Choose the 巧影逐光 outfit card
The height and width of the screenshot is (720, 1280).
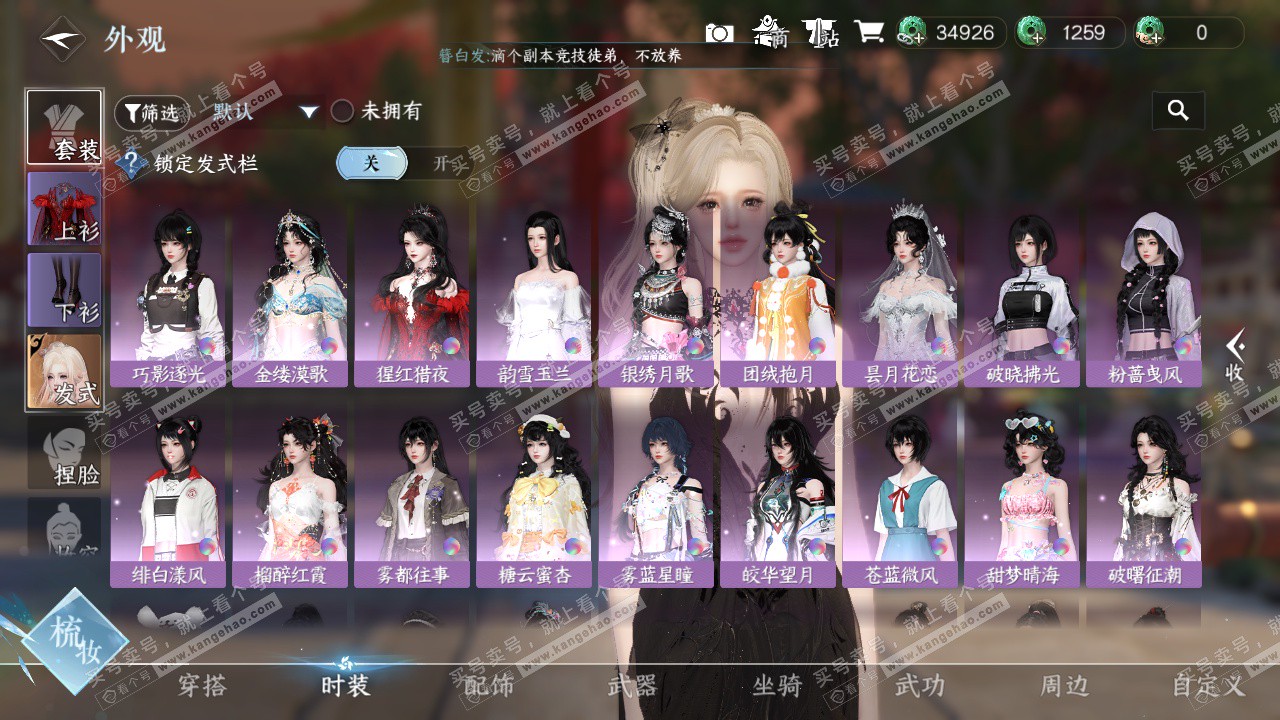(169, 298)
